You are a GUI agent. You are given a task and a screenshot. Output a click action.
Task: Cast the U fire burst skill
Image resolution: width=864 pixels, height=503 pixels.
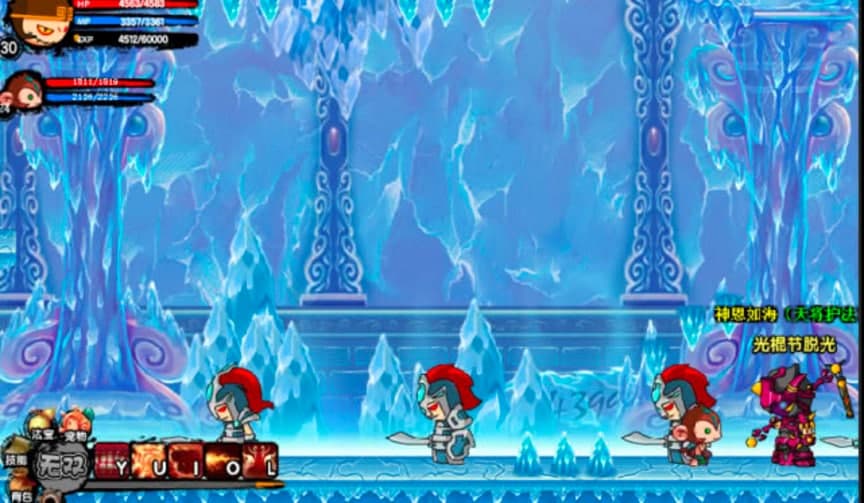coord(149,461)
